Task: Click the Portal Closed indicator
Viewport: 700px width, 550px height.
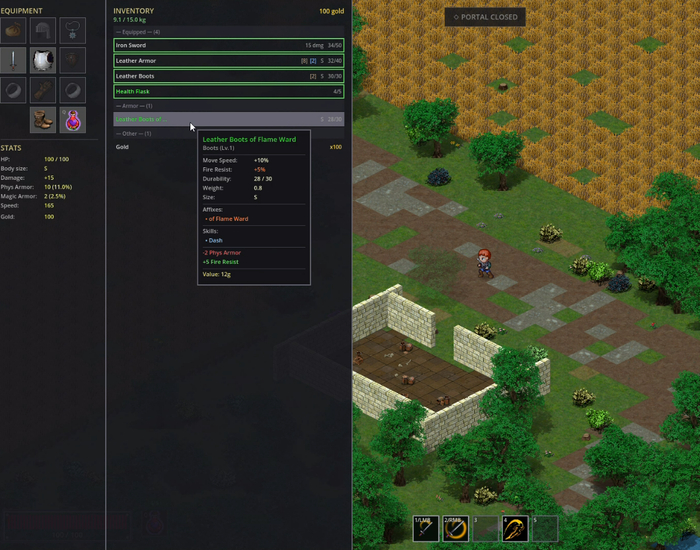Action: point(485,17)
